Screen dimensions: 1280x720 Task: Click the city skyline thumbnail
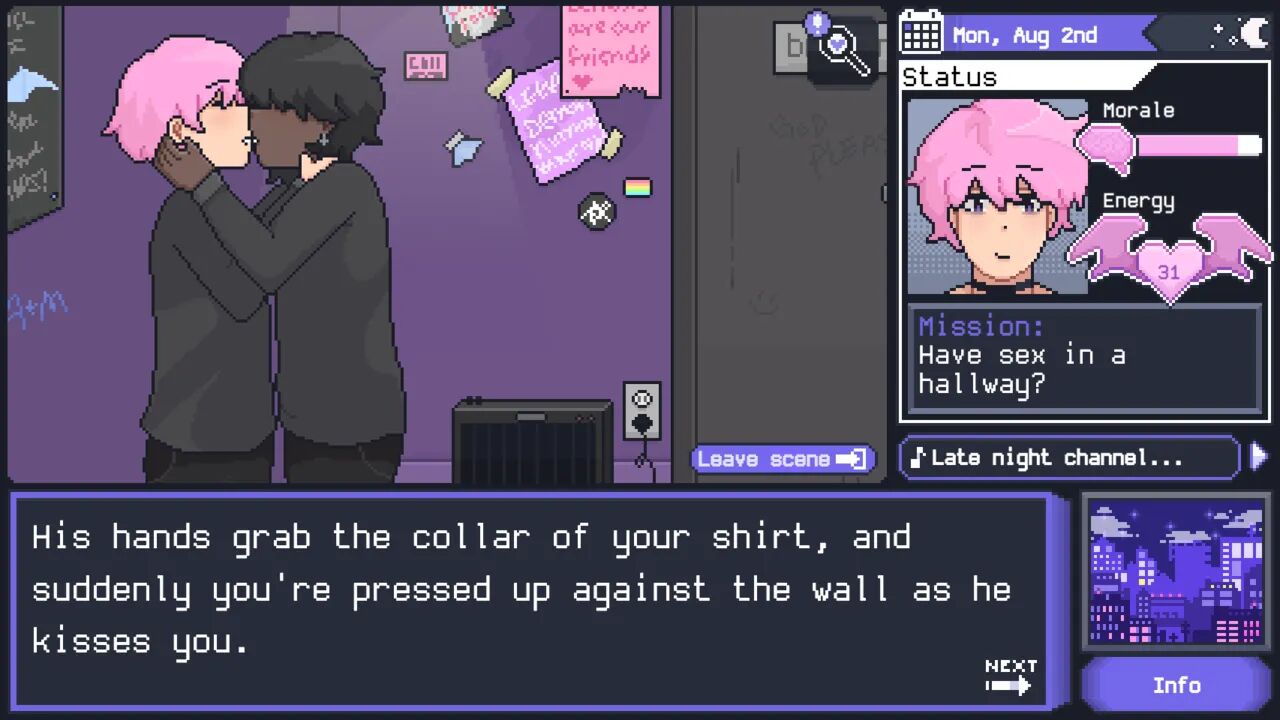(1175, 573)
